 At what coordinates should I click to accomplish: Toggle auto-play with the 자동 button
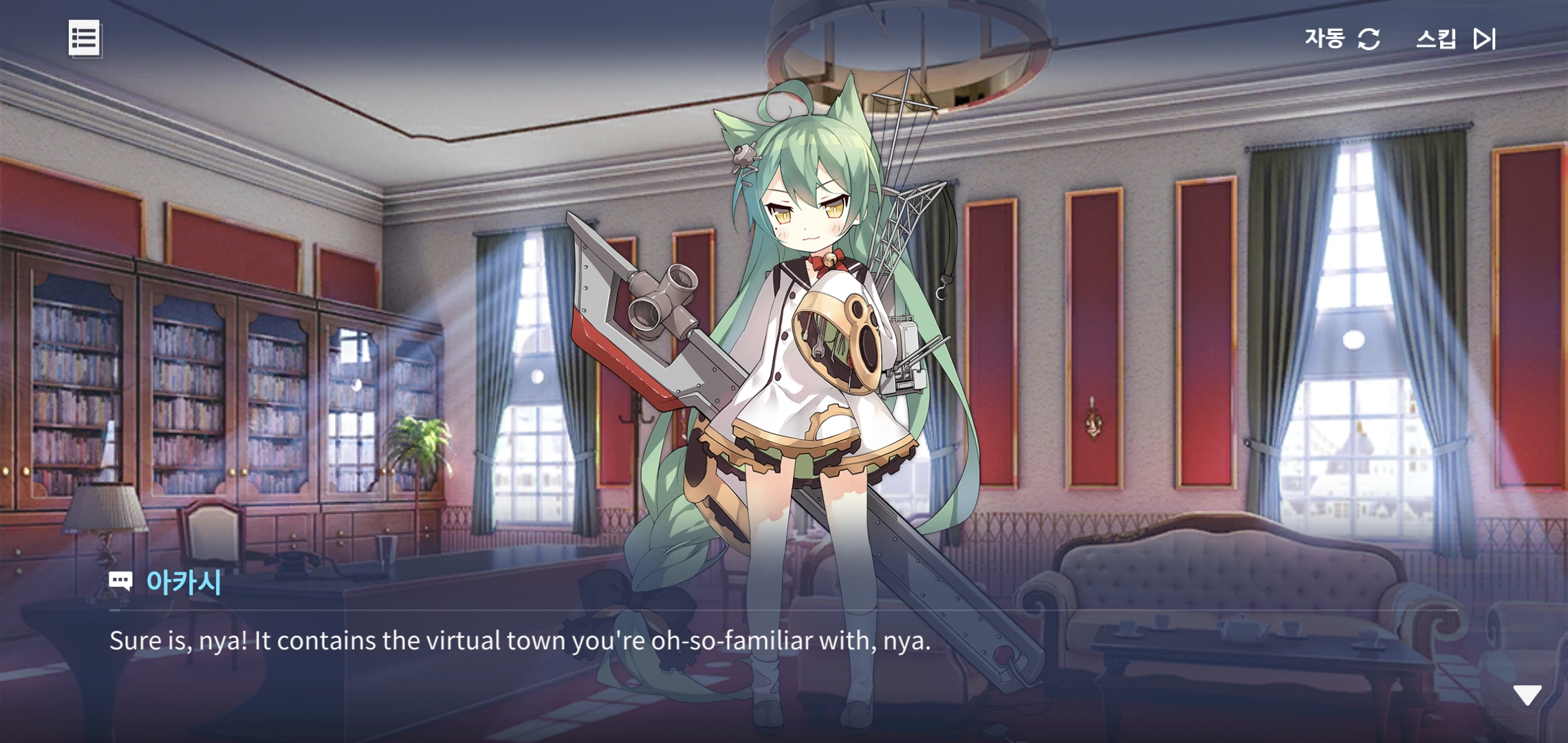click(x=1342, y=39)
